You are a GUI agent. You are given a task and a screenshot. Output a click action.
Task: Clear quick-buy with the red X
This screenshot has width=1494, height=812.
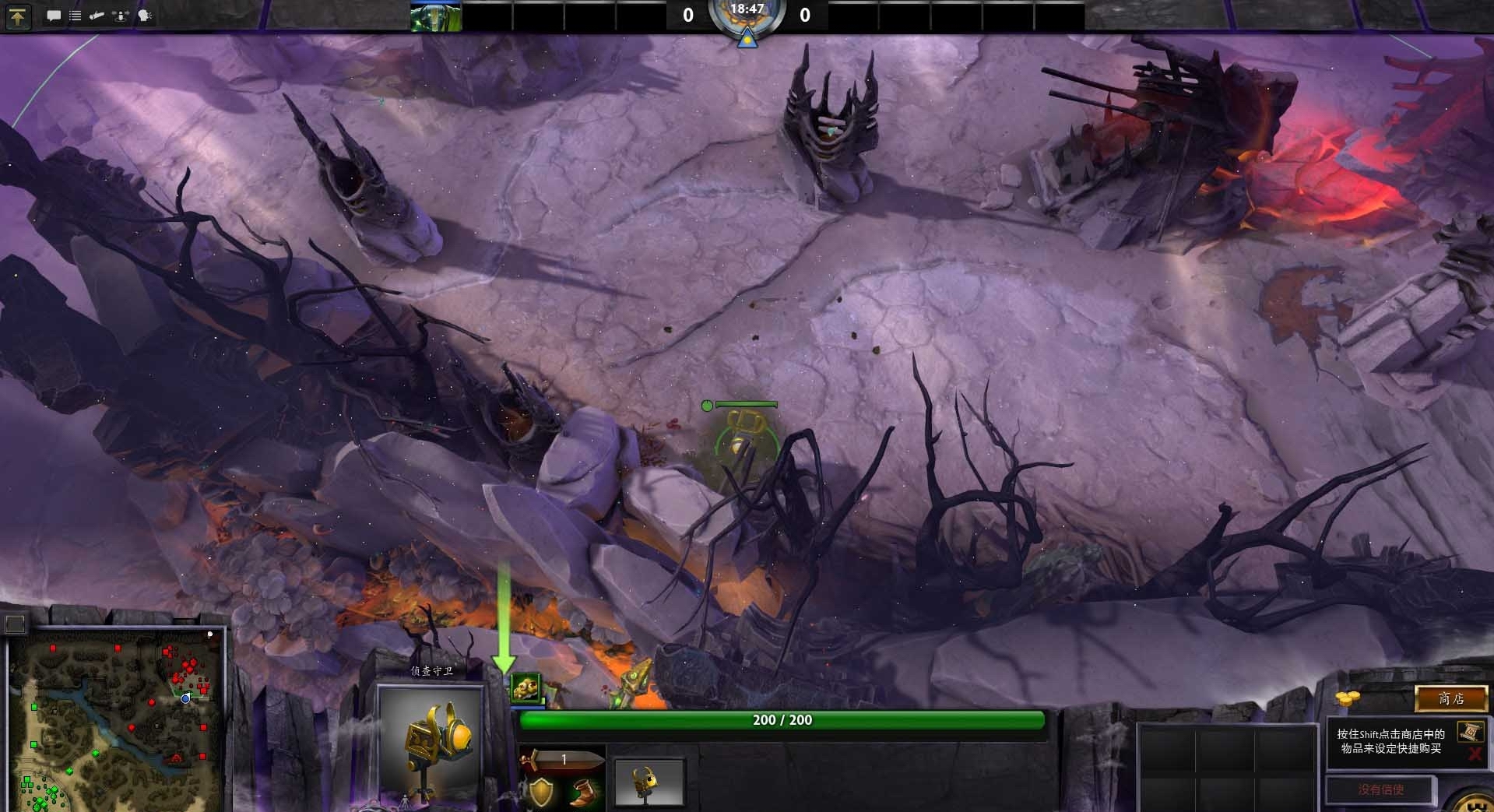(1474, 754)
